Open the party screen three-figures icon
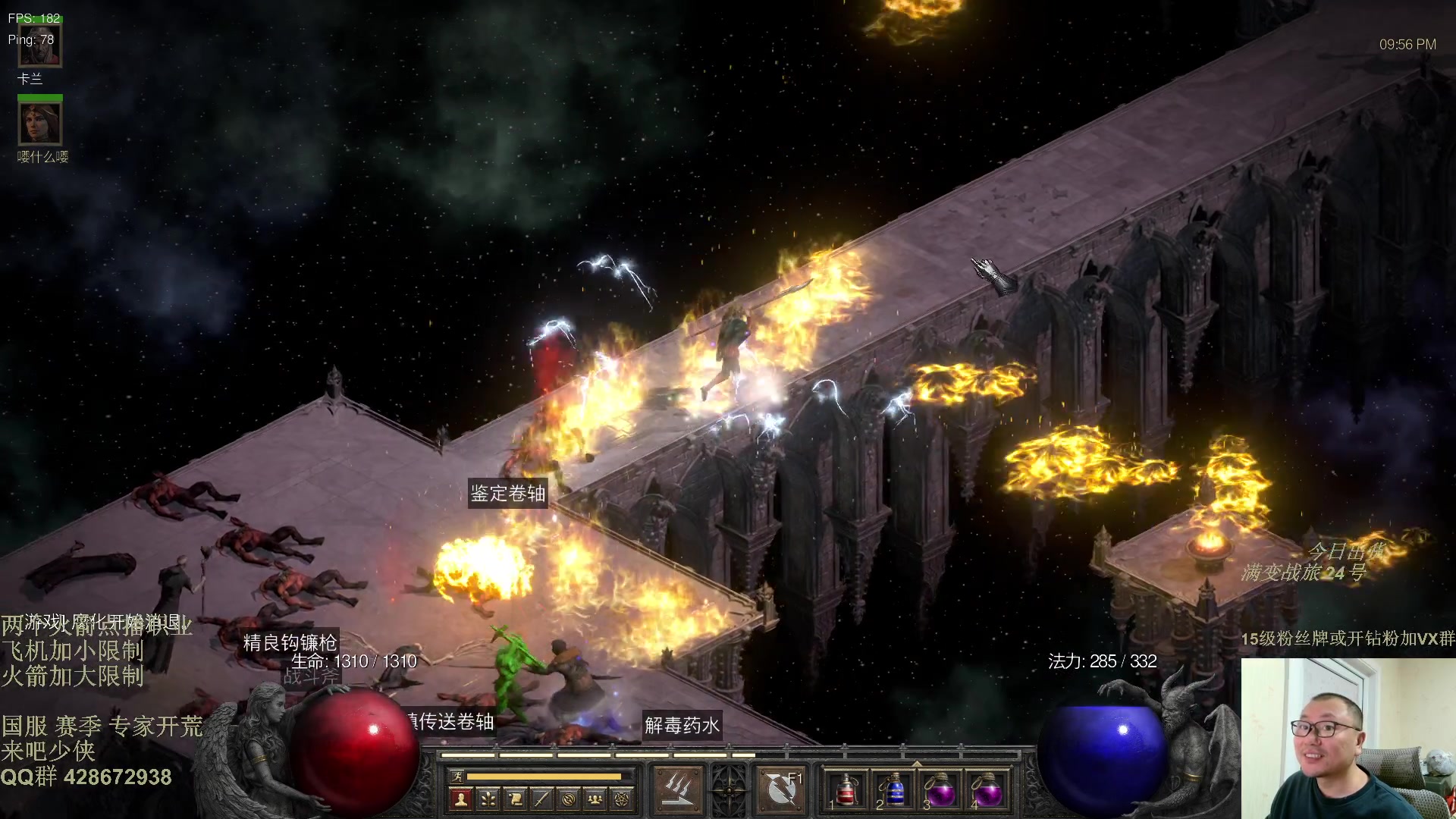Viewport: 1456px width, 819px height. click(x=595, y=799)
